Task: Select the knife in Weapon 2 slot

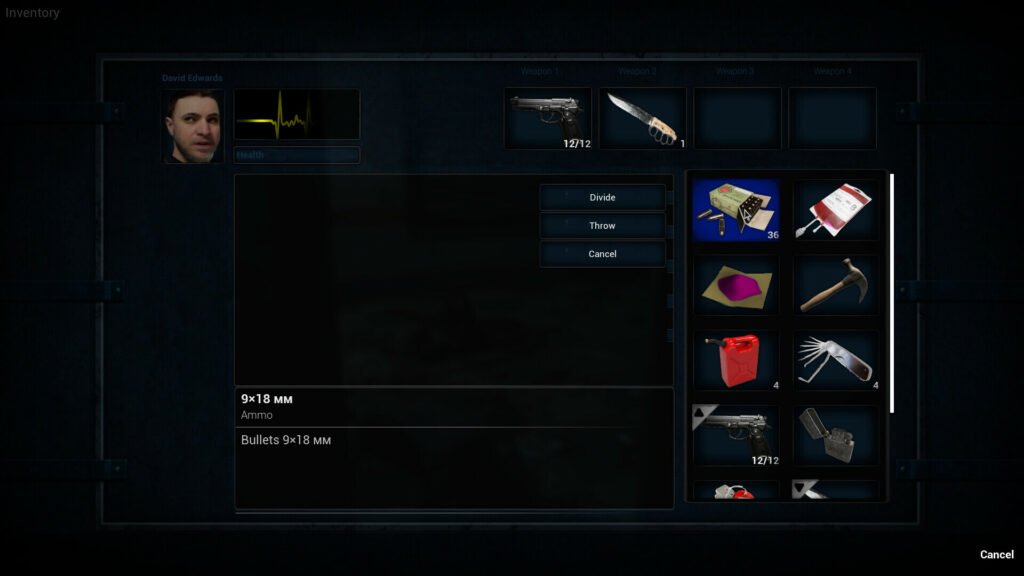Action: [642, 118]
